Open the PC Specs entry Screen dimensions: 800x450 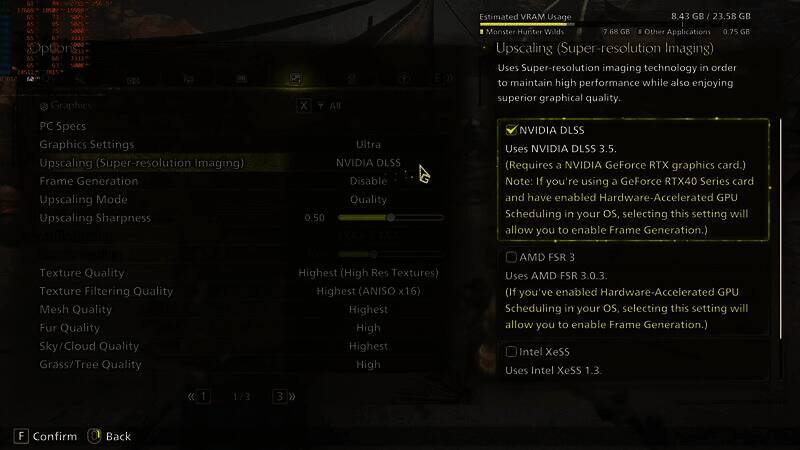pyautogui.click(x=62, y=126)
